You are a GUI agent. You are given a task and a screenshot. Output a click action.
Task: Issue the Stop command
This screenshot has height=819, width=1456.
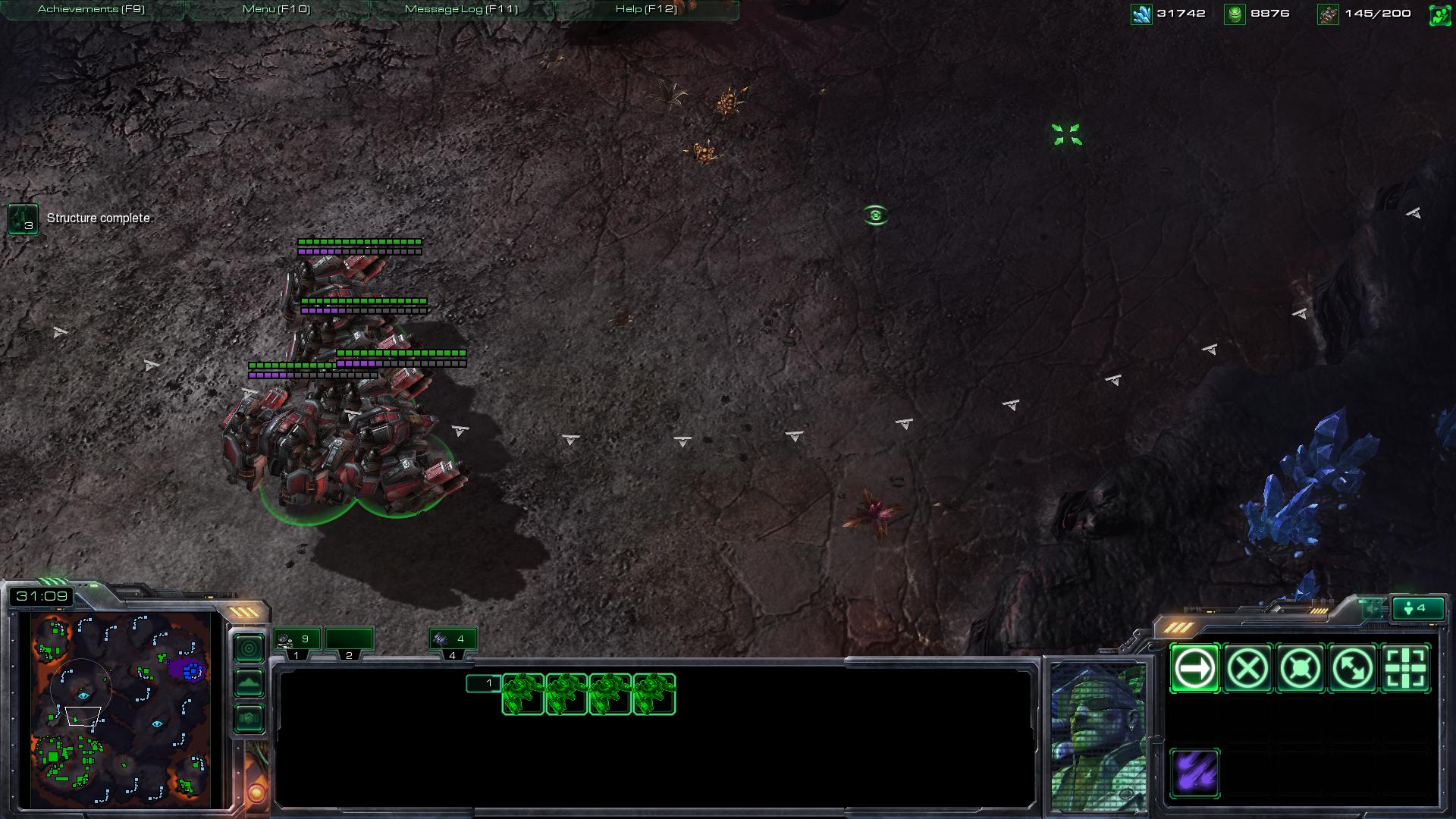(1247, 668)
